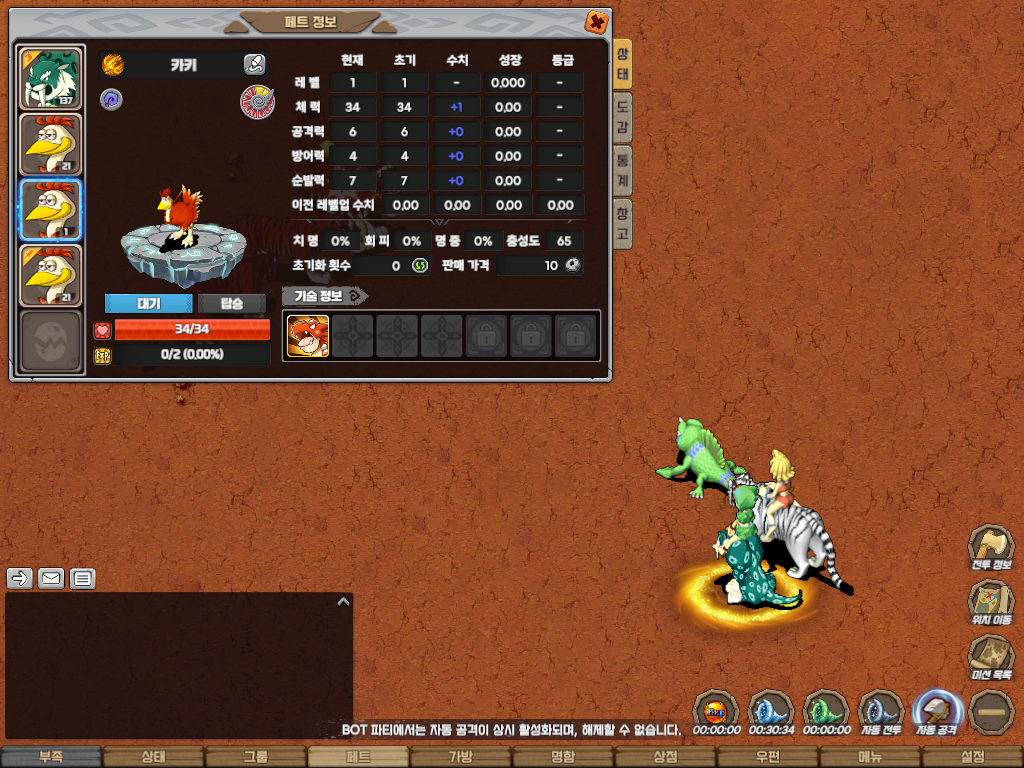Image resolution: width=1024 pixels, height=768 pixels.
Task: Select the orange dinosaur skill icon
Action: (x=308, y=336)
